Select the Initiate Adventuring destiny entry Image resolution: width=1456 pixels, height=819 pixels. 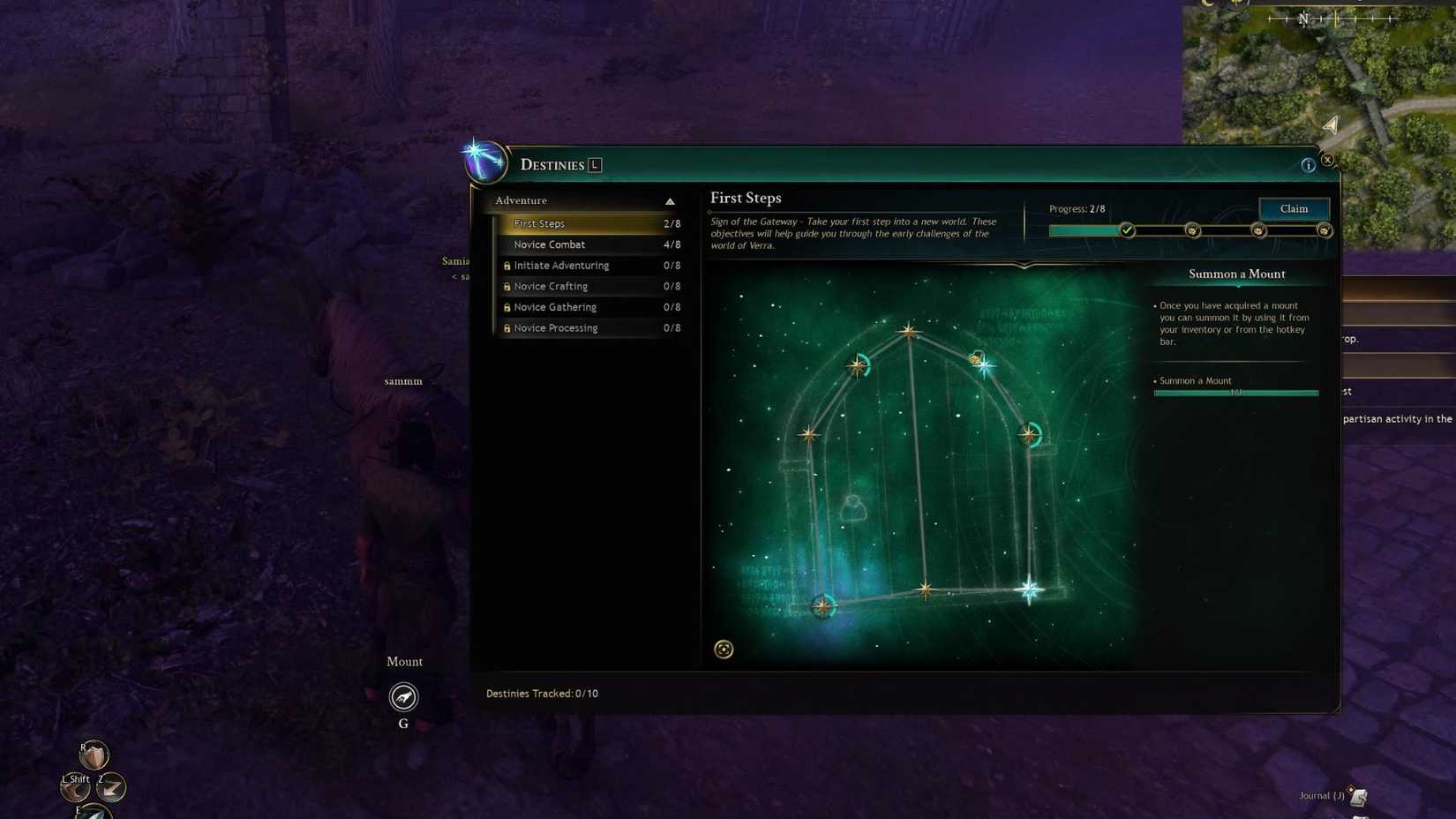pos(561,265)
